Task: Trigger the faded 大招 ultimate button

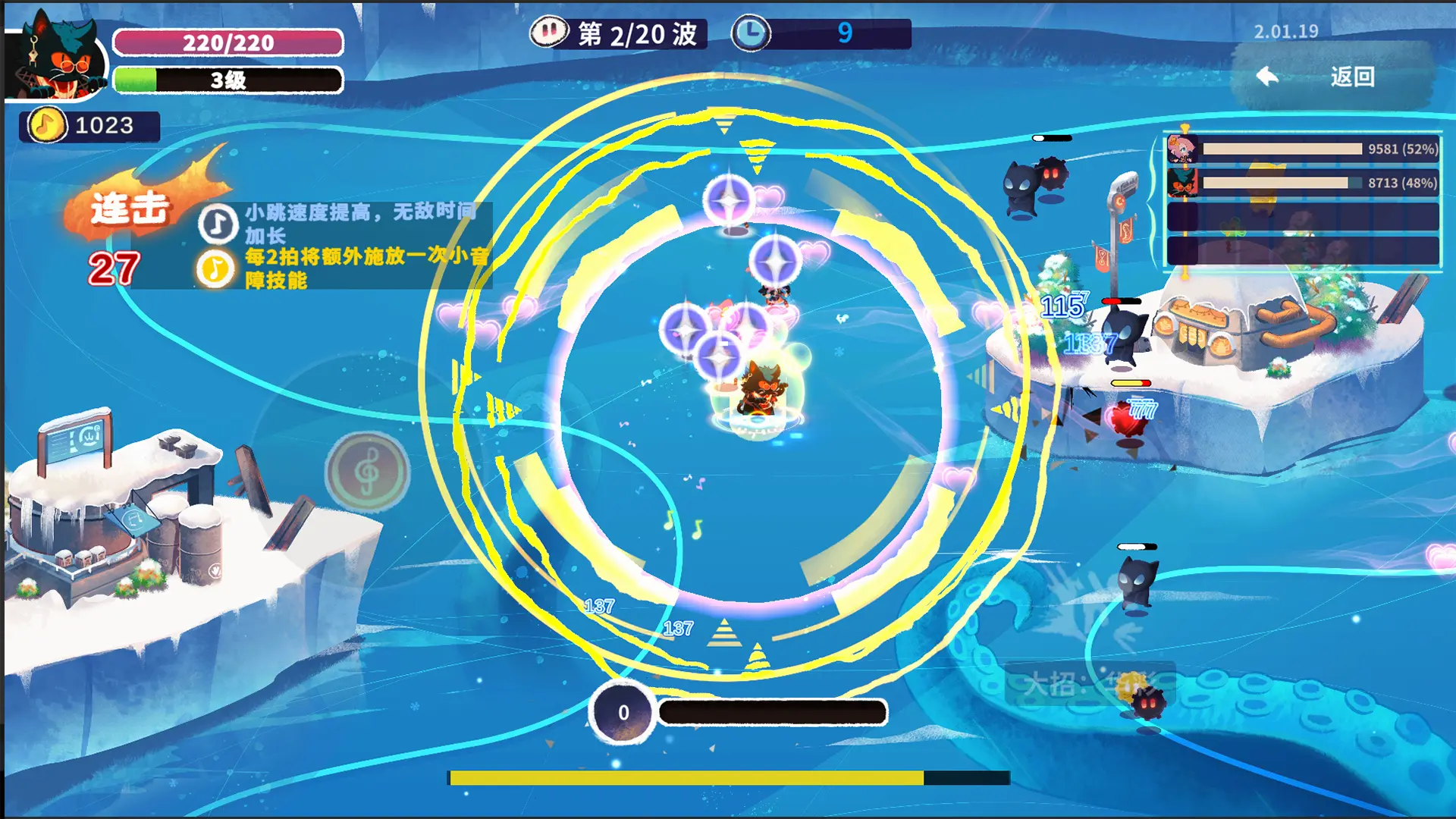Action: (1089, 684)
